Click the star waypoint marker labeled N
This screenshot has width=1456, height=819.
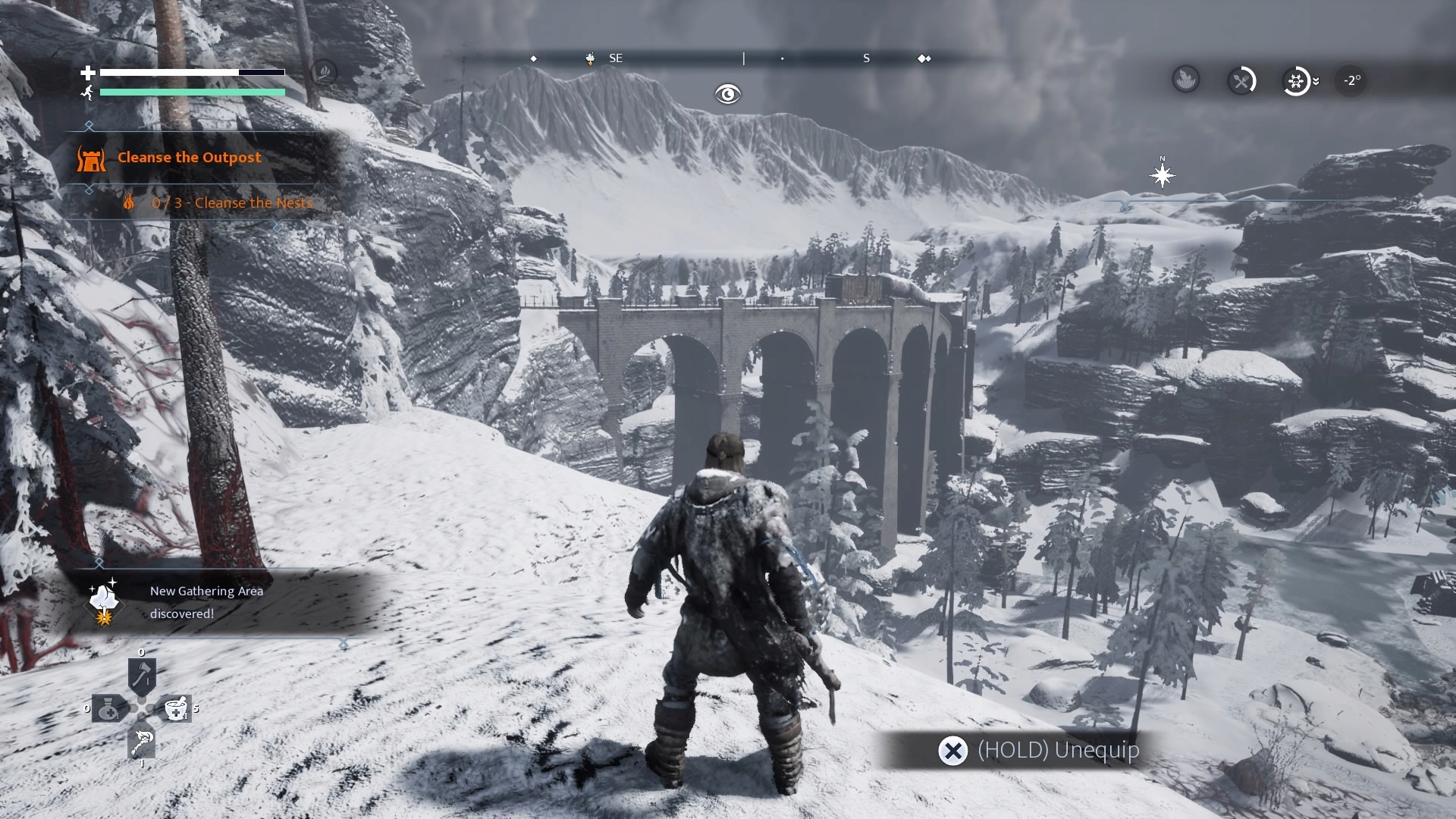coord(1162,176)
